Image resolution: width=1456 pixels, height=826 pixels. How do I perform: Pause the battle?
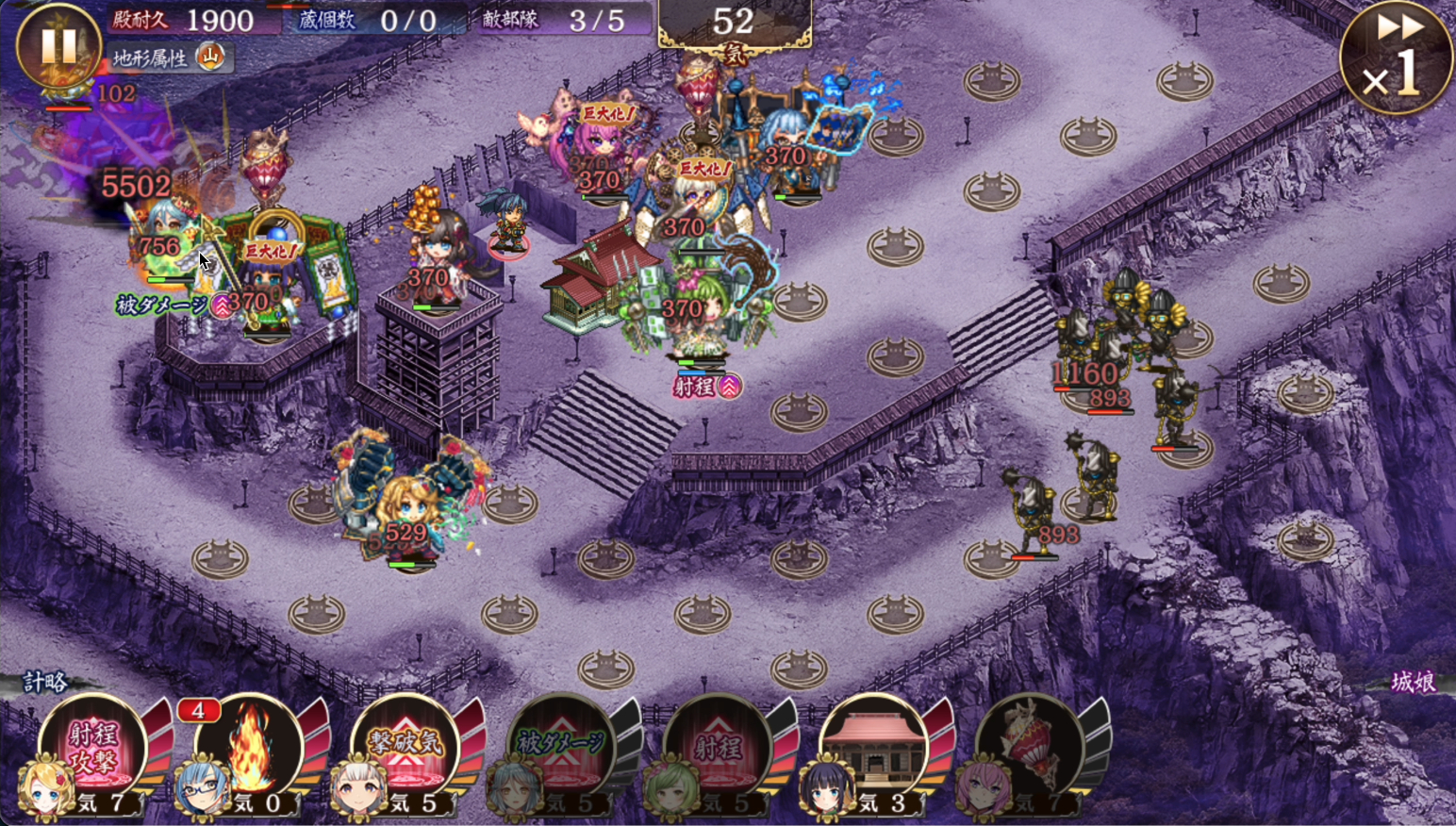(58, 45)
